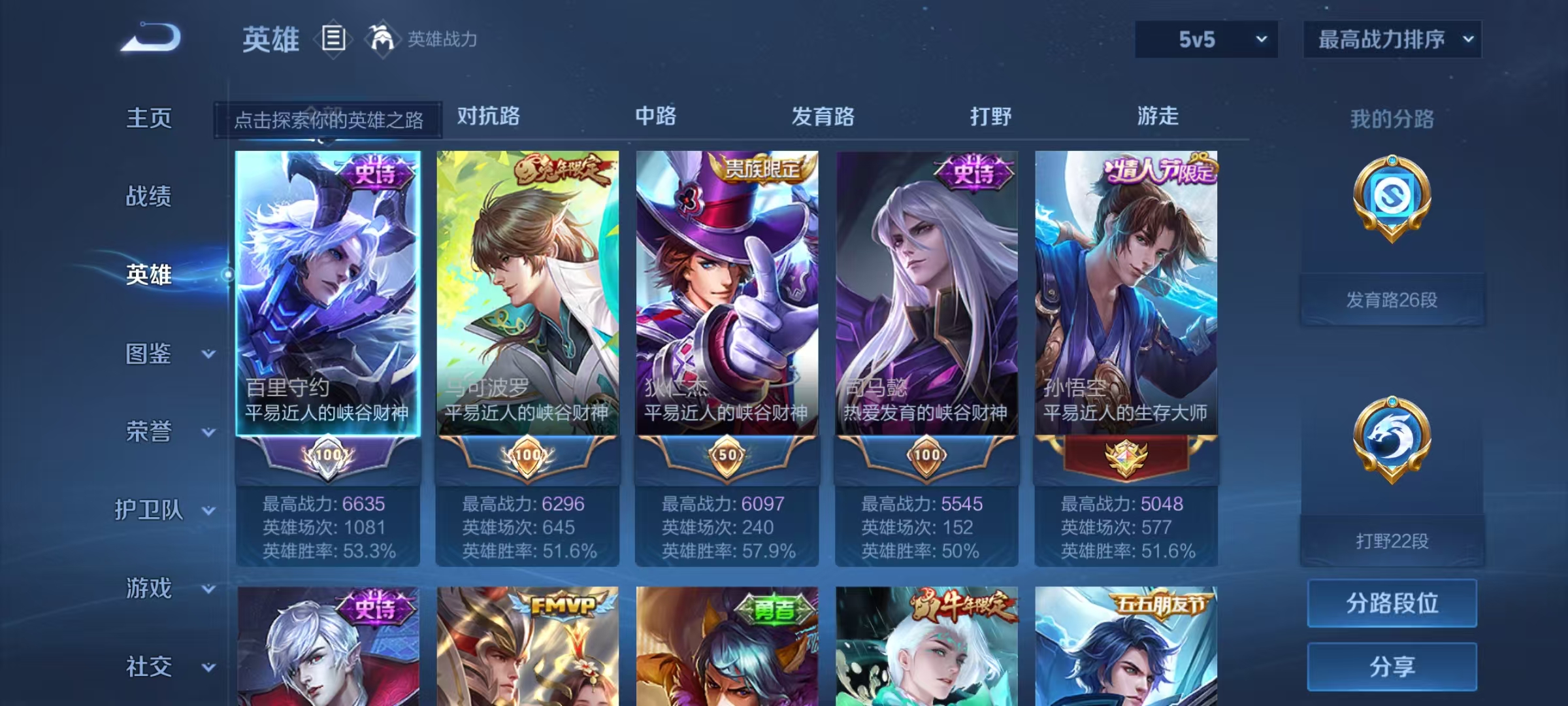1568x706 pixels.
Task: Open the hero list document icon beside 英雄
Action: coord(333,39)
